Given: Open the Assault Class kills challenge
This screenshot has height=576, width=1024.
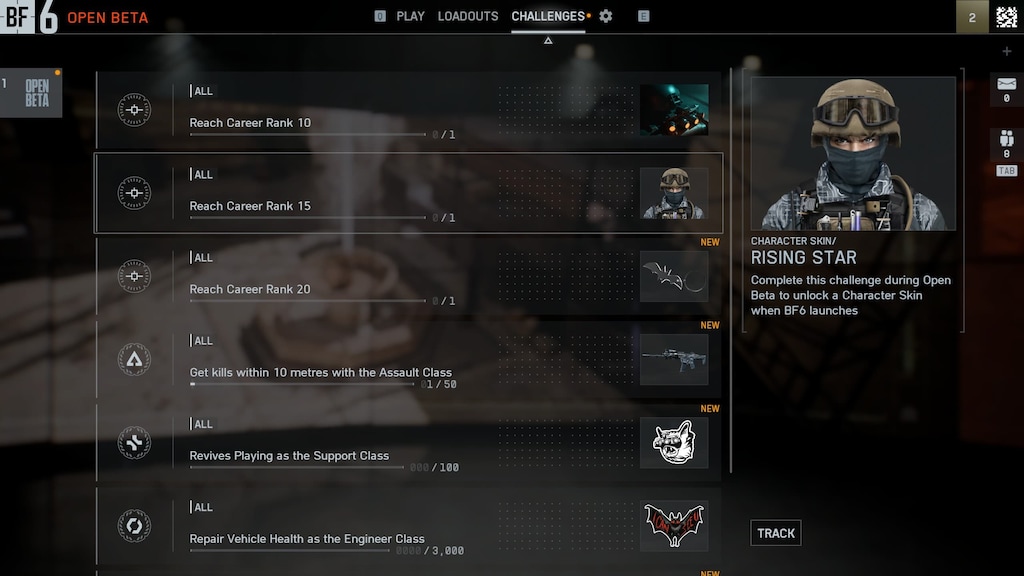Looking at the screenshot, I should (408, 359).
